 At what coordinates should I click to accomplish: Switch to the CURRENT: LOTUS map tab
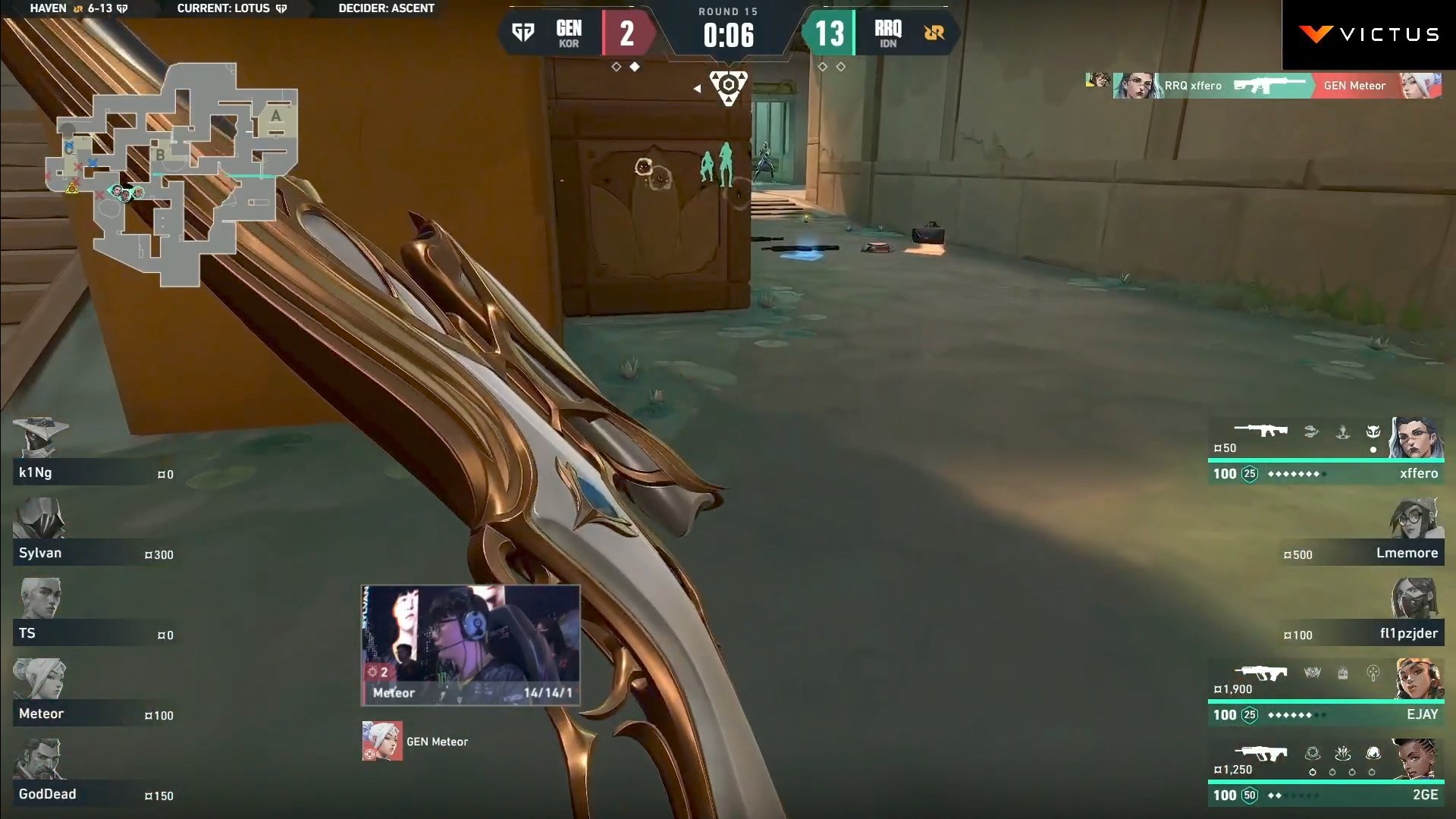222,9
